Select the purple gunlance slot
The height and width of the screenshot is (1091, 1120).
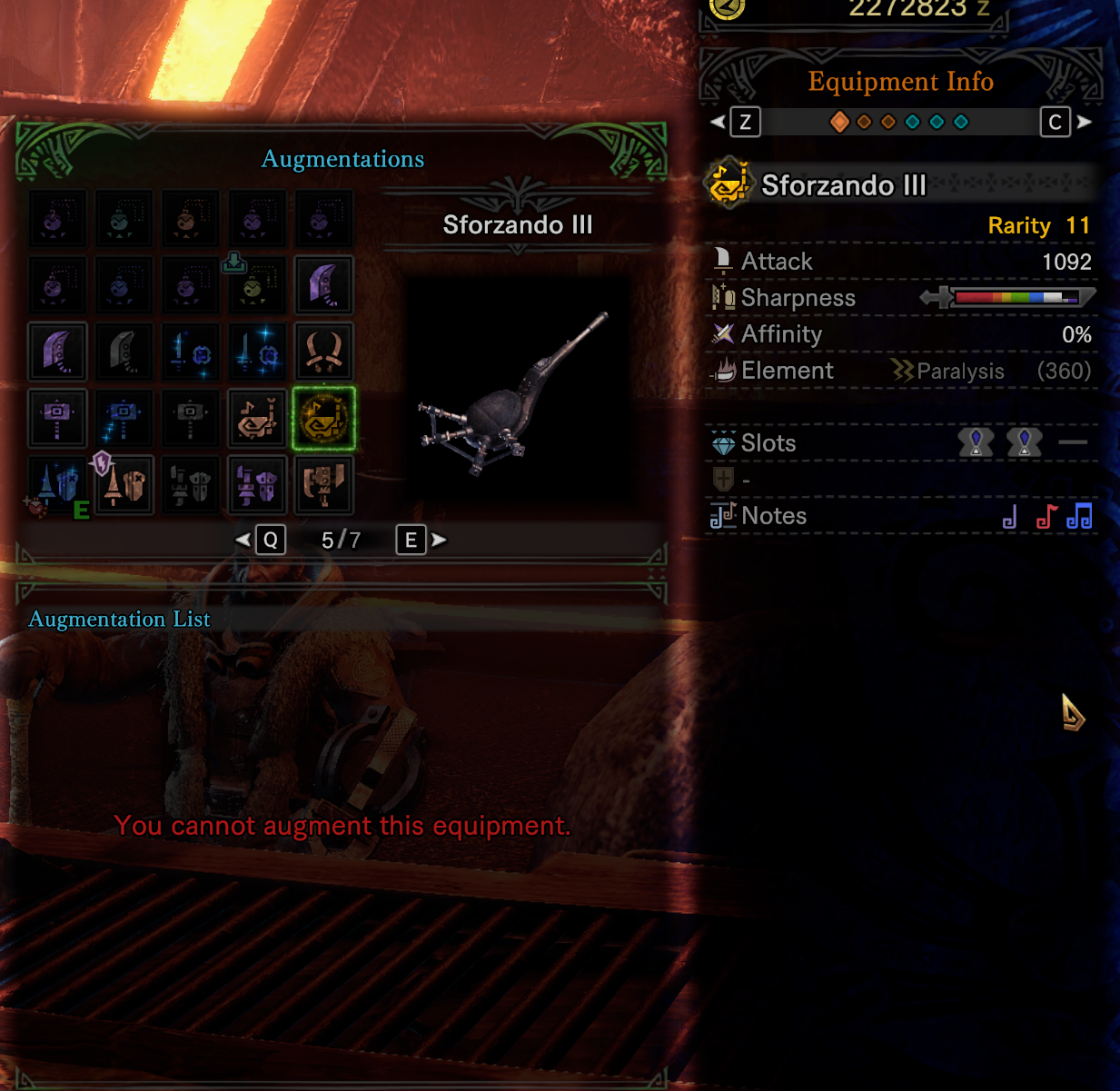coord(257,484)
